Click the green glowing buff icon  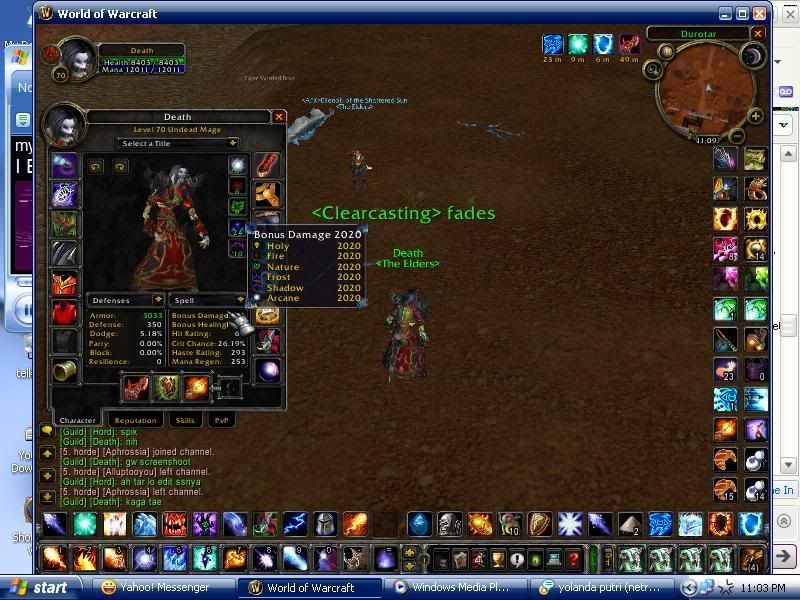pyautogui.click(x=577, y=44)
